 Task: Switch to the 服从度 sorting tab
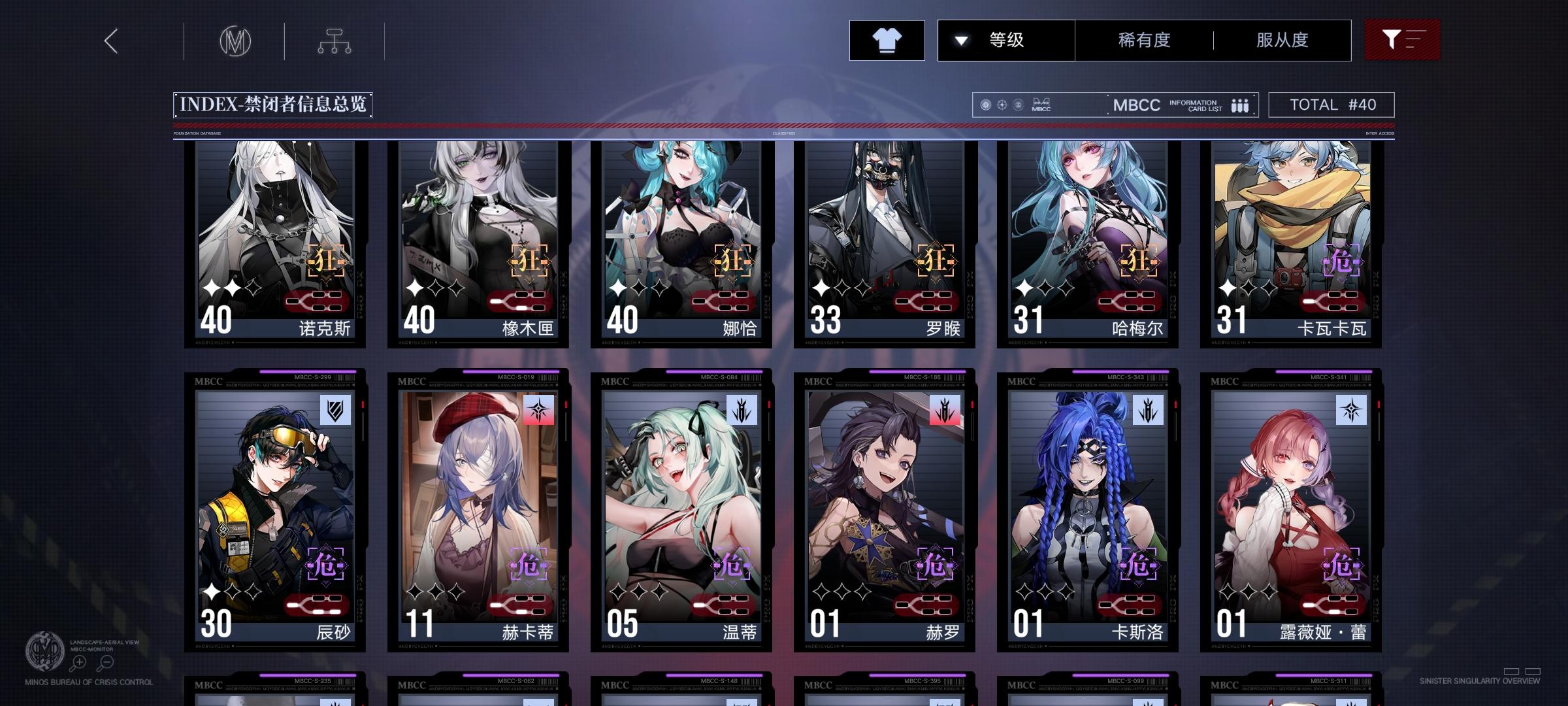coord(1282,40)
